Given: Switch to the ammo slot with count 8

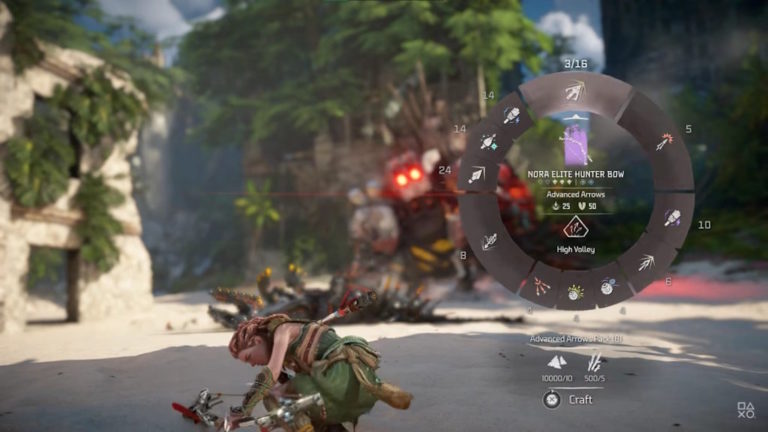Looking at the screenshot, I should [489, 241].
